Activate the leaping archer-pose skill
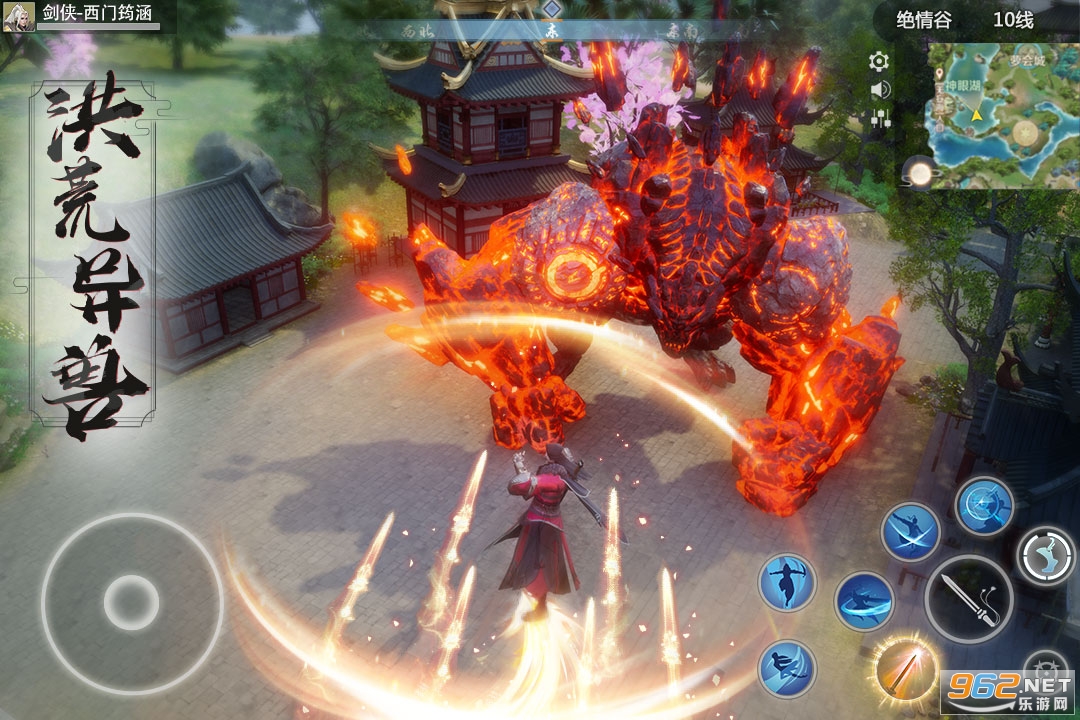Screen dimensions: 1080x720 [787, 582]
